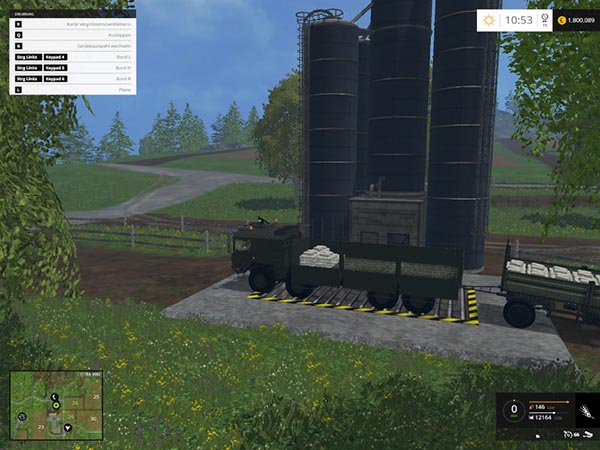Select field 23 on the minimap
600x450 pixels.
click(x=41, y=427)
